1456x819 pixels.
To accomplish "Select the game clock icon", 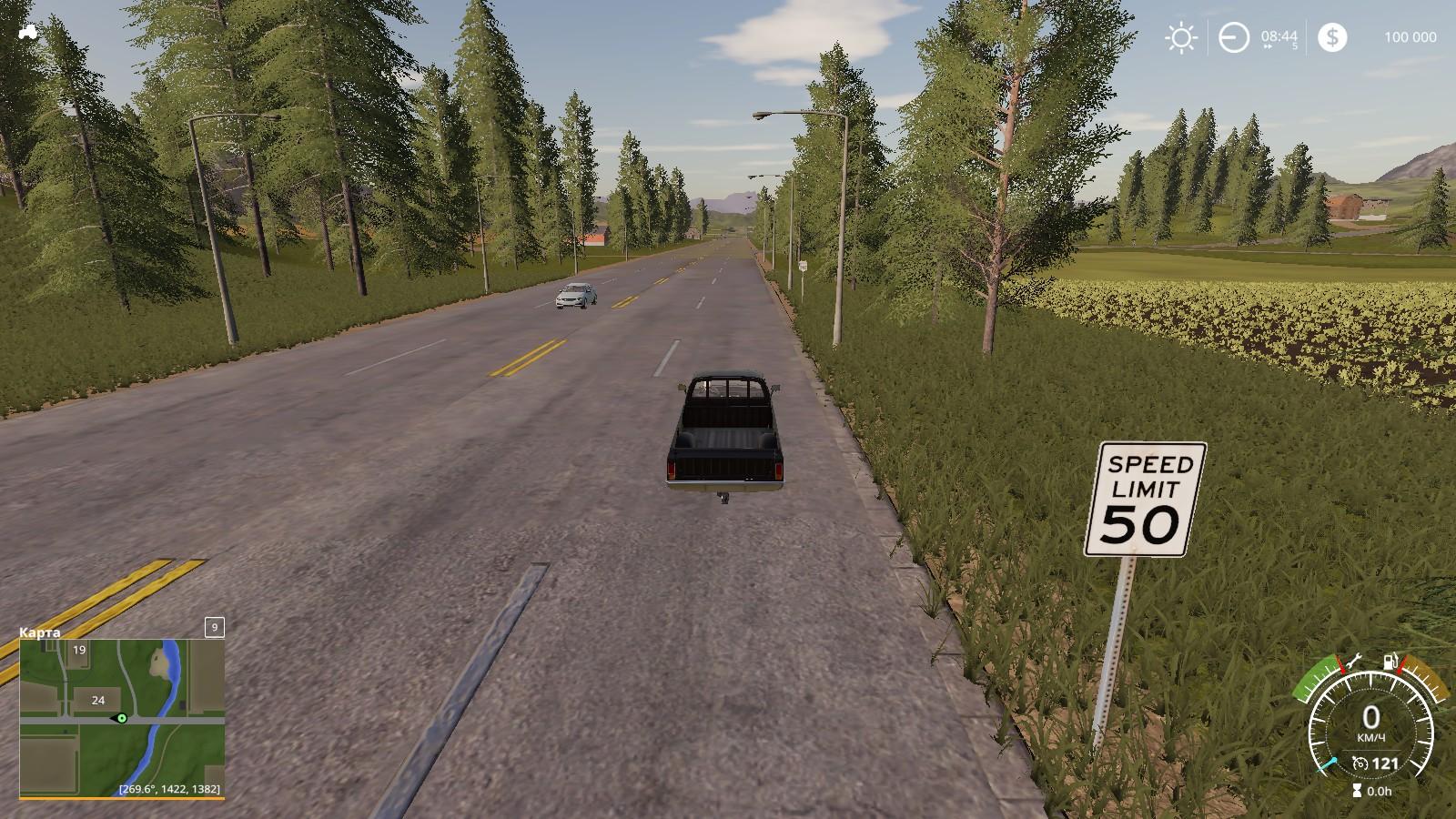I will tap(1234, 37).
